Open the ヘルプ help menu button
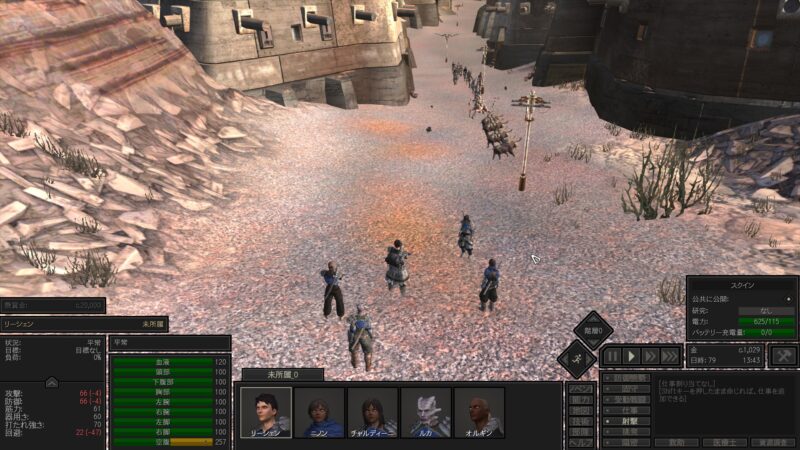This screenshot has width=800, height=450. [580, 442]
